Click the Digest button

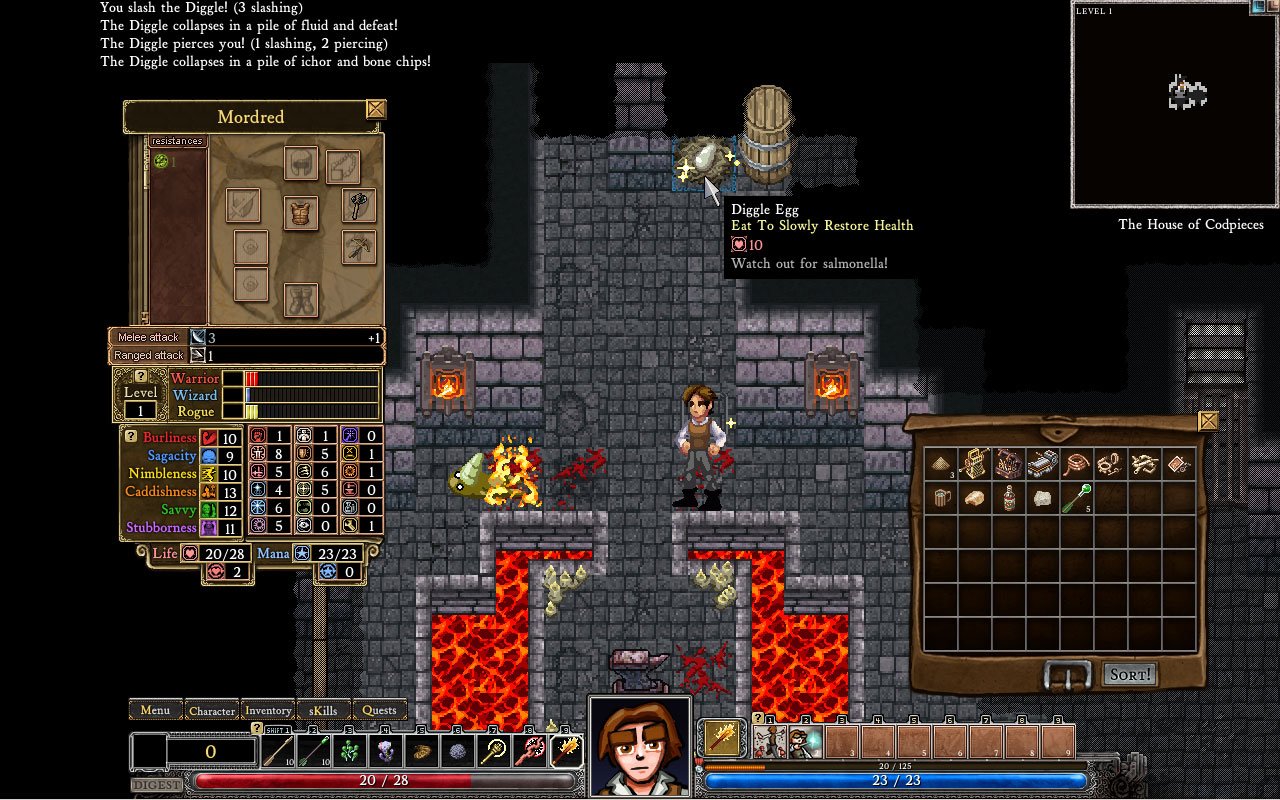pyautogui.click(x=156, y=785)
